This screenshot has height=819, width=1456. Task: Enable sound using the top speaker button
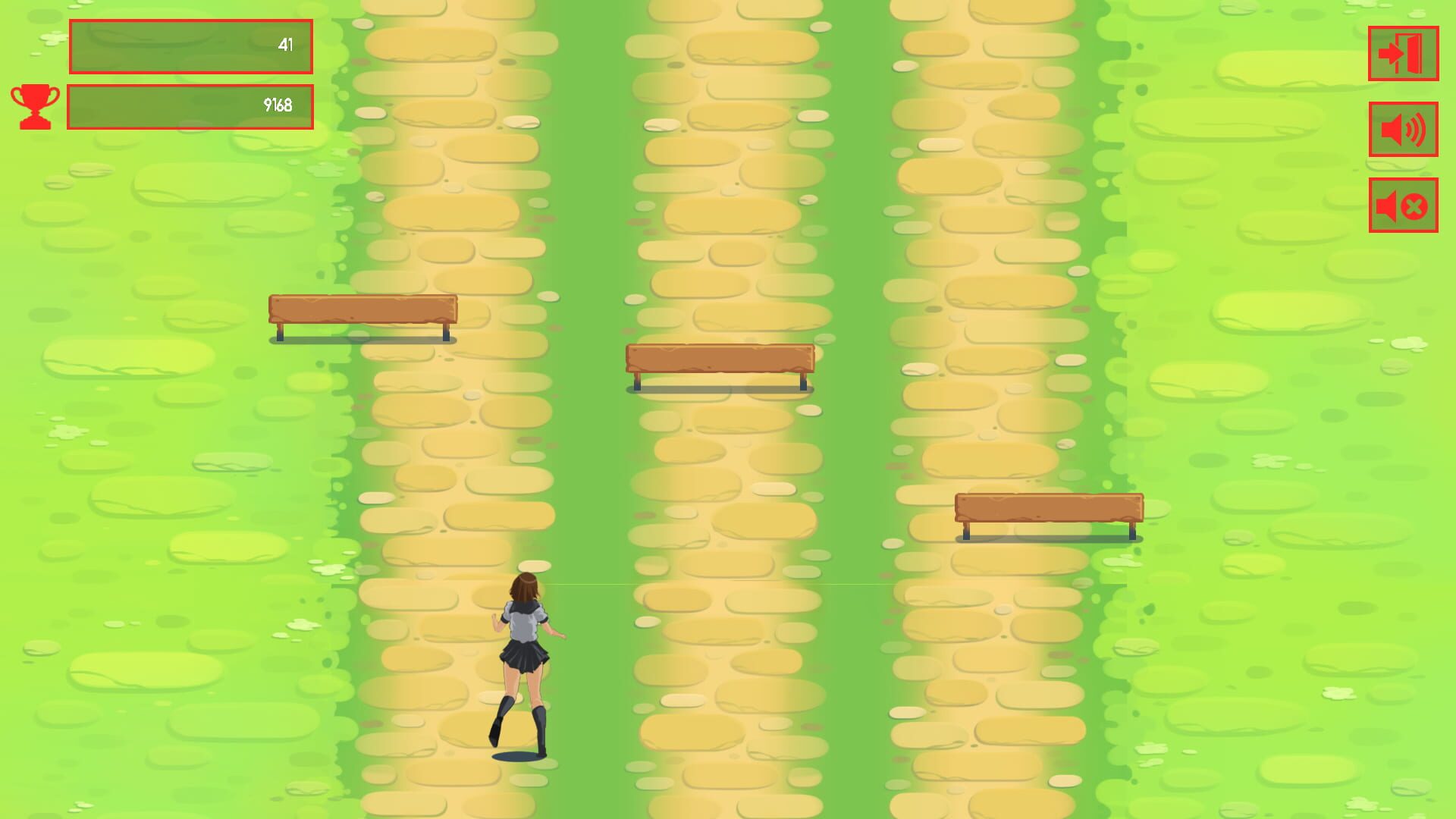[1401, 129]
